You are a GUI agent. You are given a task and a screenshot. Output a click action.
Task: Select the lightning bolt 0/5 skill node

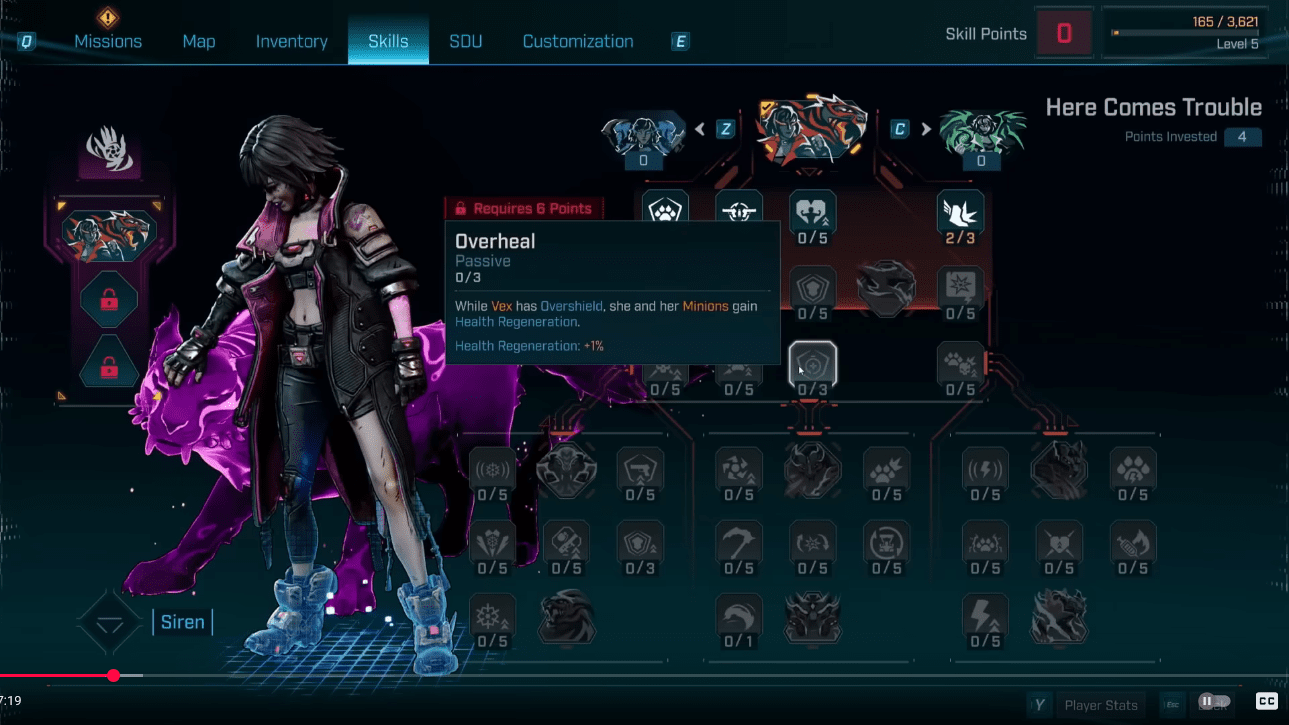[985, 617]
